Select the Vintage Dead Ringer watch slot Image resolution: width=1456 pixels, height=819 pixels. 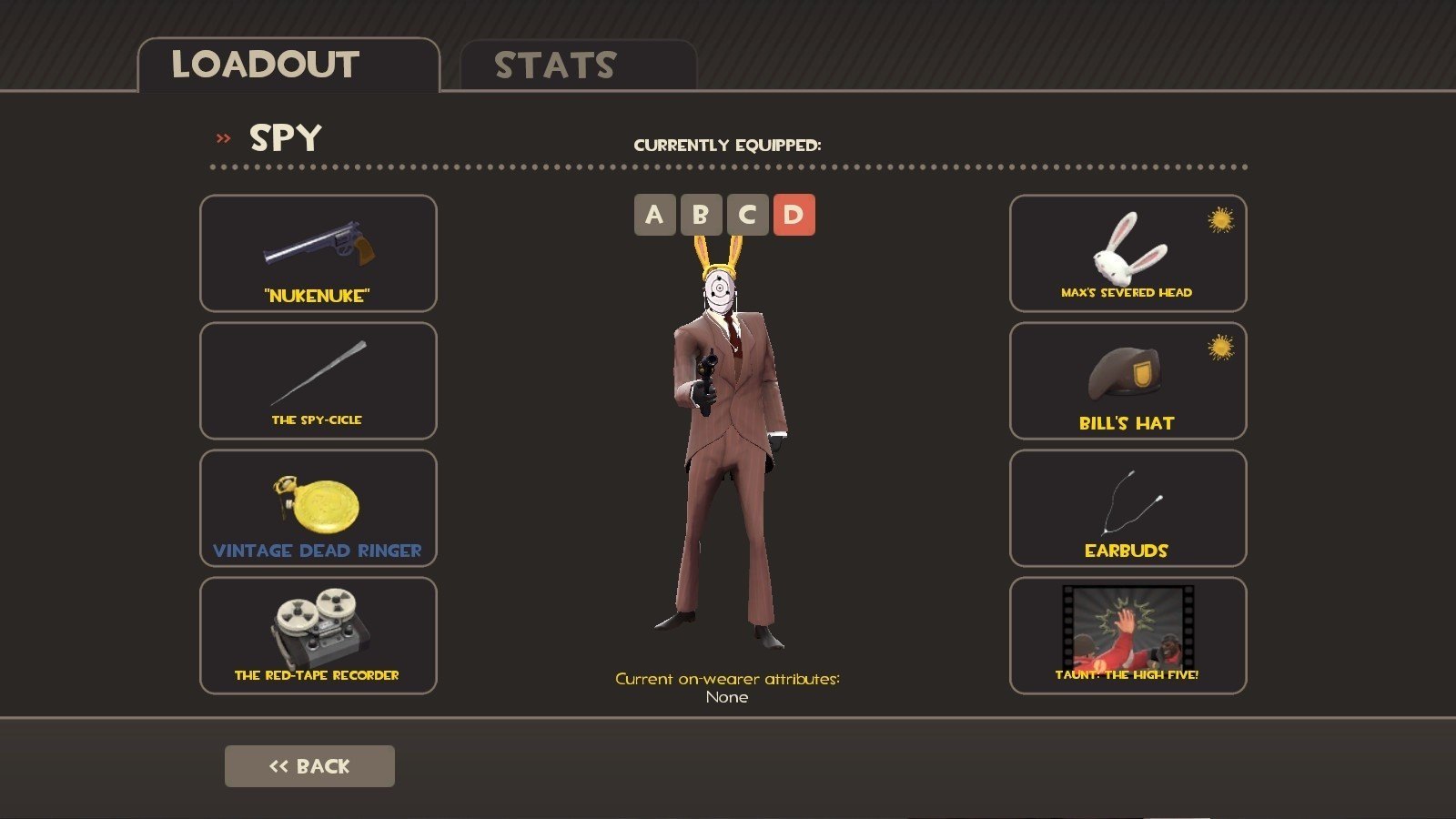click(318, 508)
